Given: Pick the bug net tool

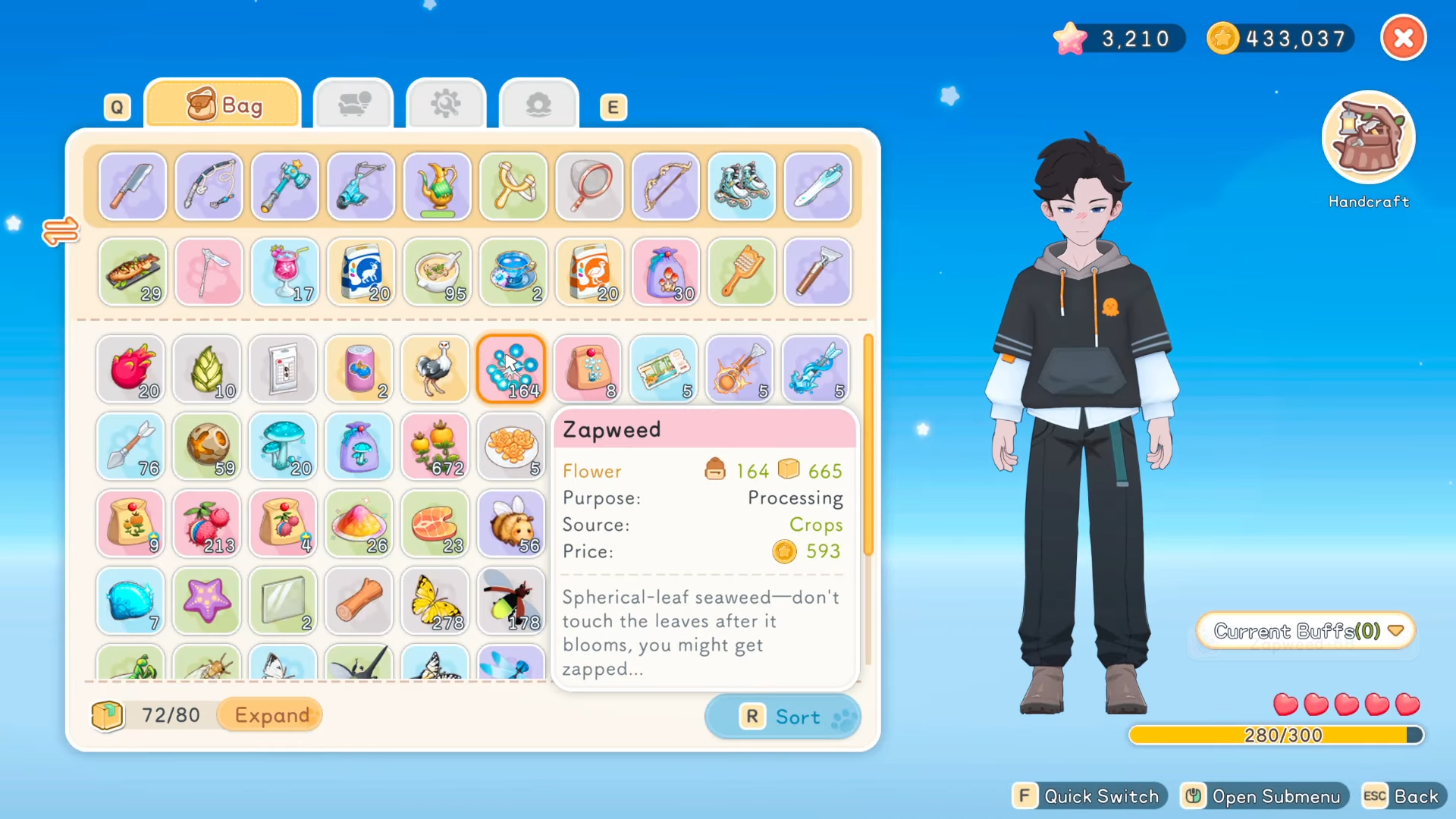Looking at the screenshot, I should pyautogui.click(x=589, y=187).
